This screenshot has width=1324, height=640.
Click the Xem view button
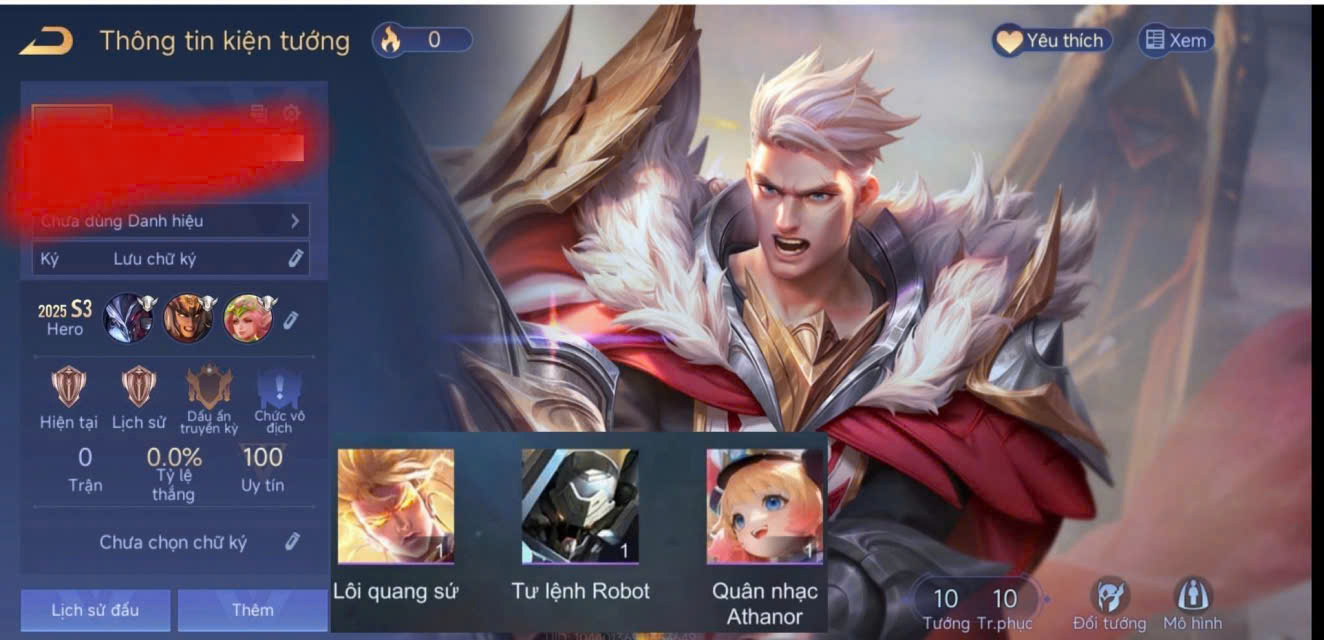(x=1176, y=40)
